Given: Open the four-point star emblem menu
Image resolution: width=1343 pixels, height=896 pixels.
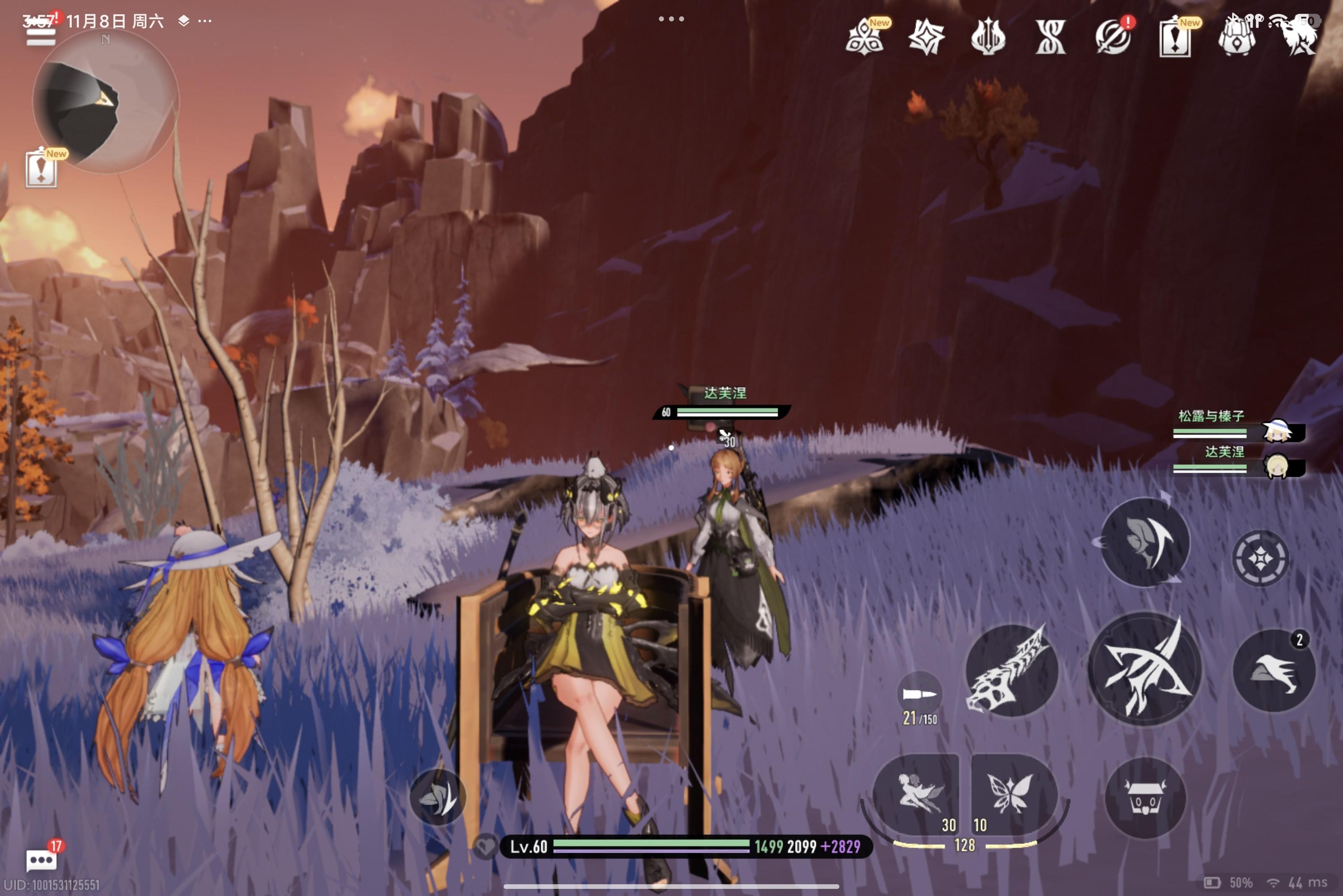Looking at the screenshot, I should tap(926, 38).
